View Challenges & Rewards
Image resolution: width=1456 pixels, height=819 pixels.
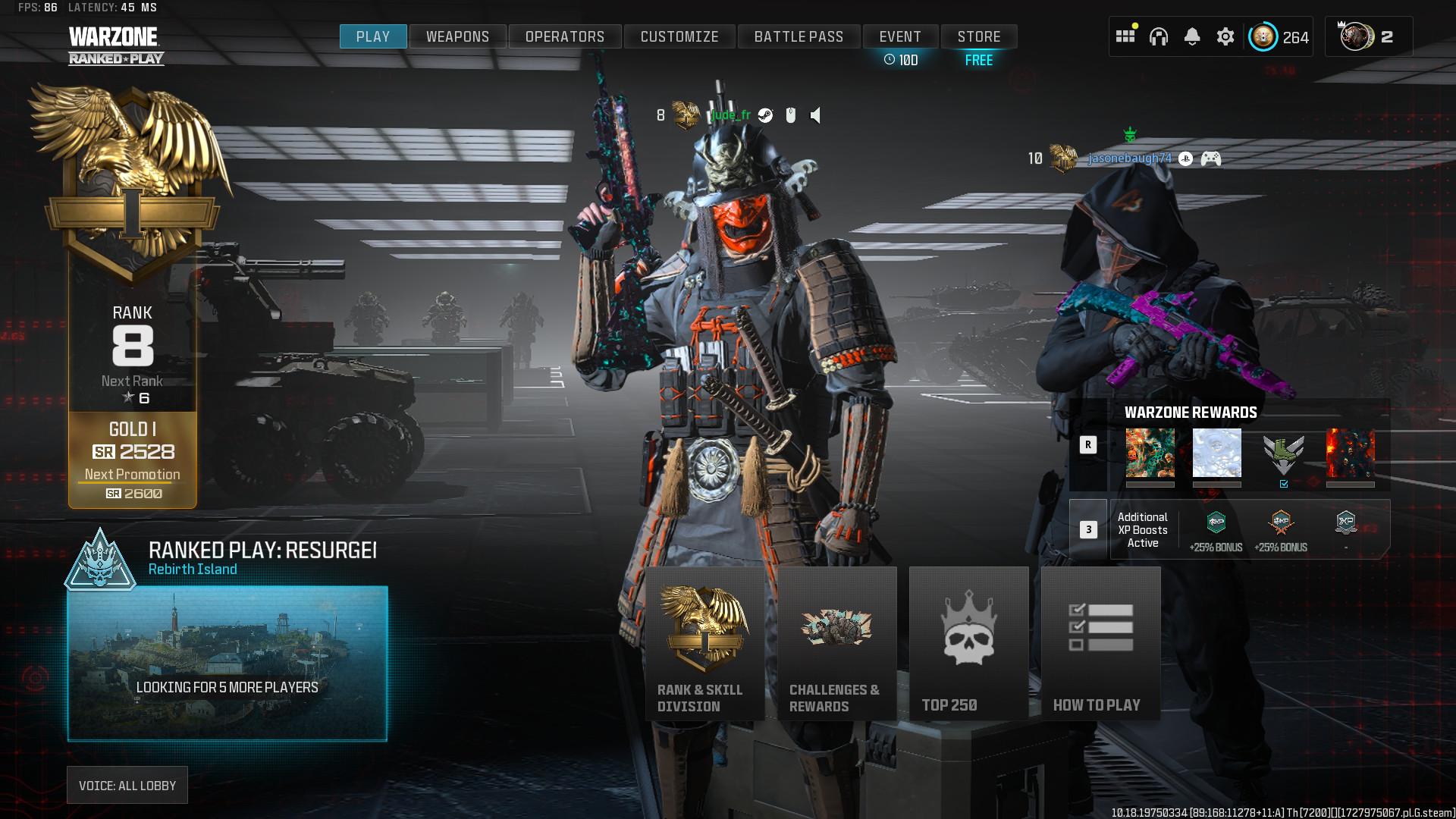pos(836,643)
